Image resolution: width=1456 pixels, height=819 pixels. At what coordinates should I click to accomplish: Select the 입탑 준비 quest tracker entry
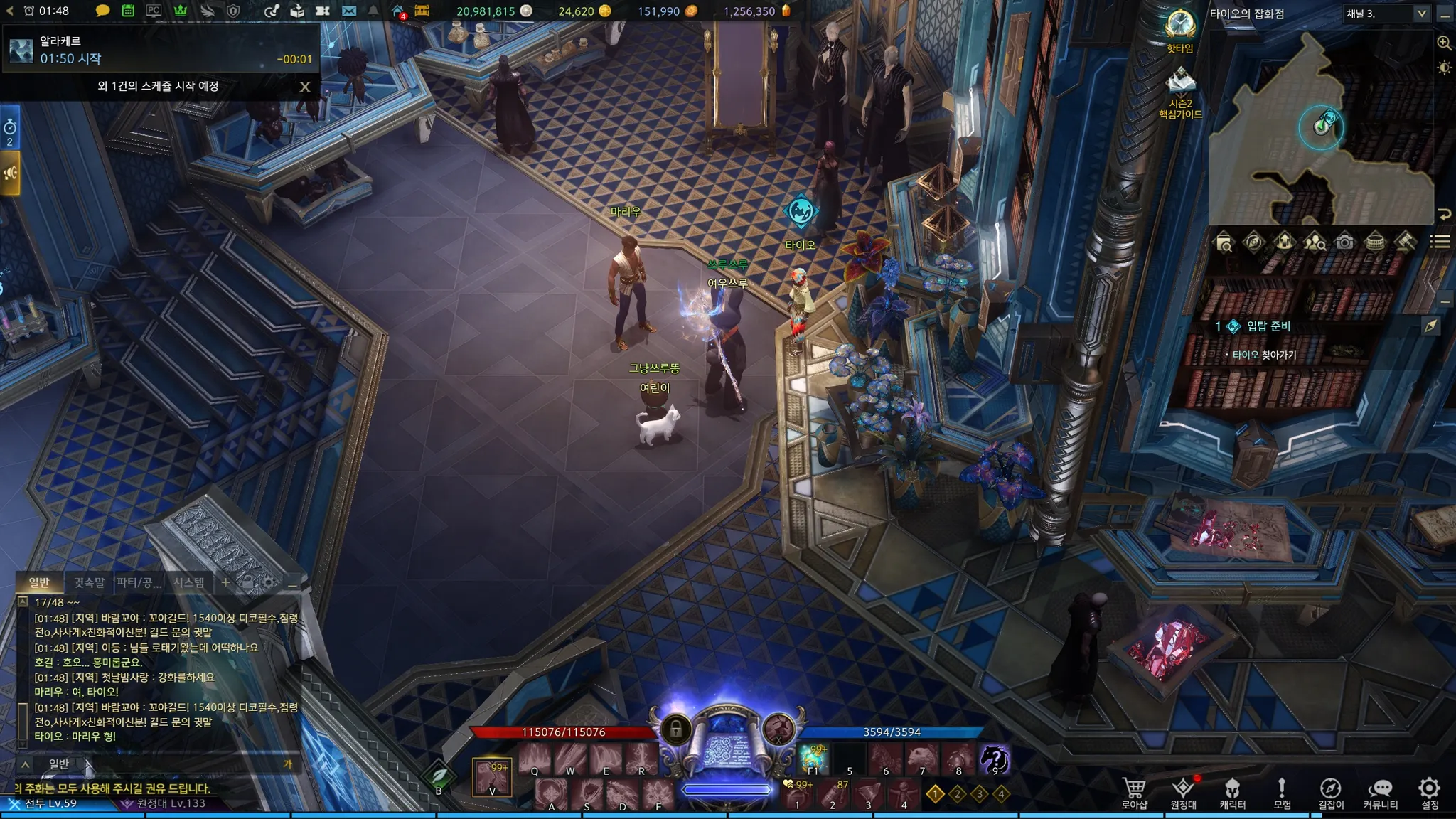(x=1268, y=326)
